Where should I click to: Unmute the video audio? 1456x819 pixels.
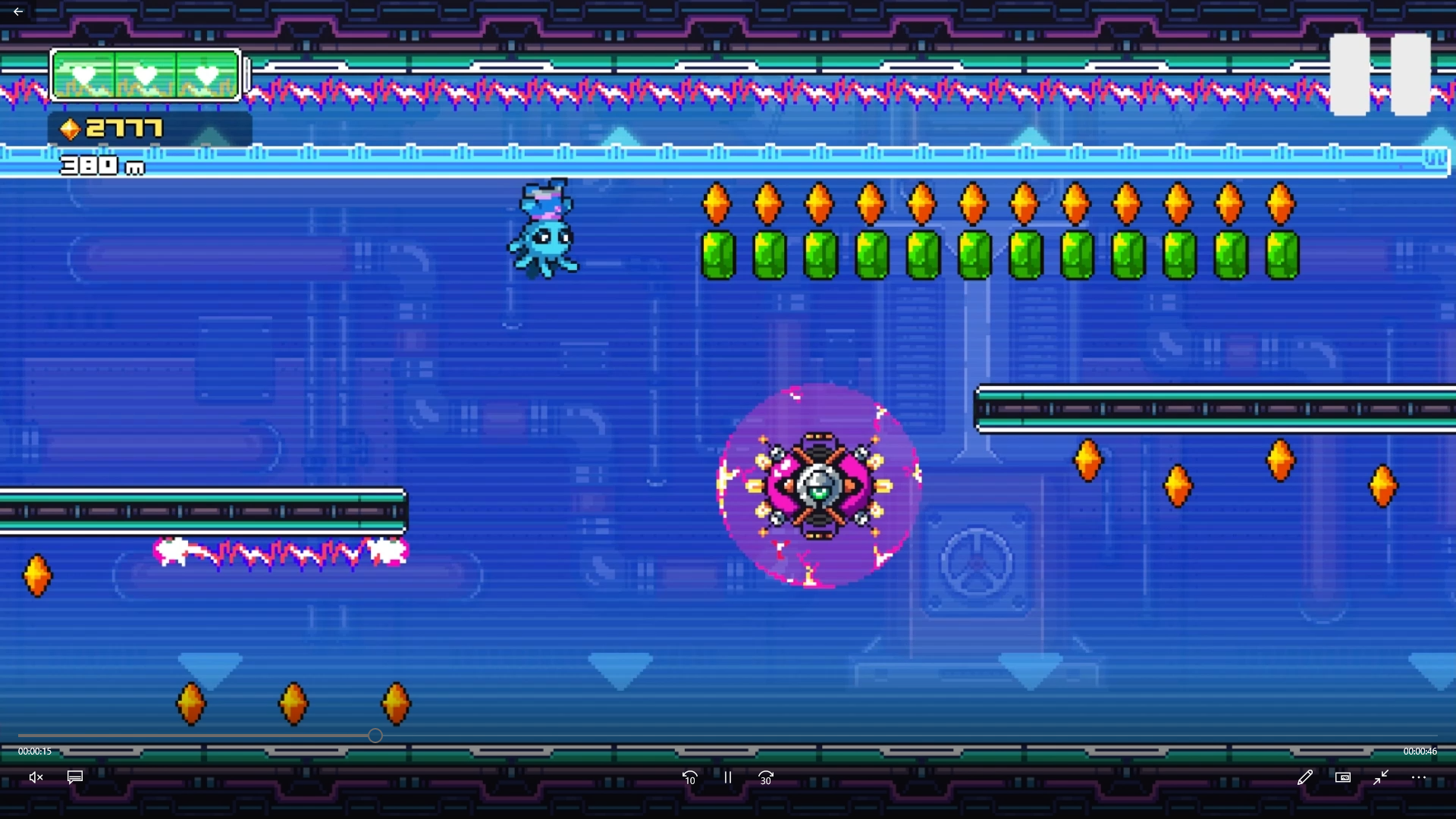(x=35, y=777)
